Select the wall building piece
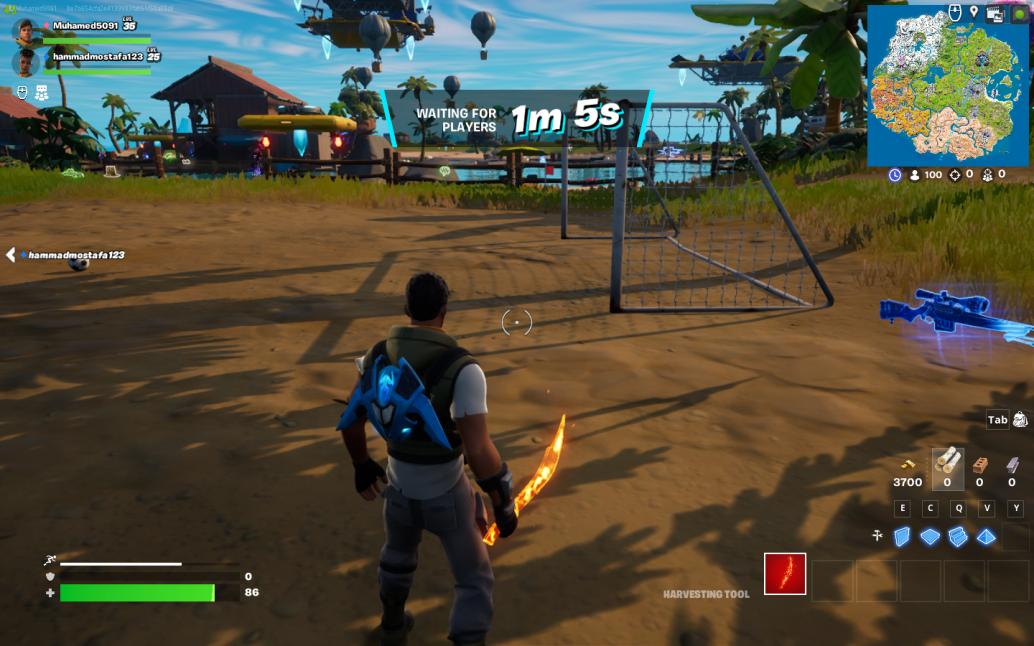The width and height of the screenshot is (1034, 646). tap(902, 537)
